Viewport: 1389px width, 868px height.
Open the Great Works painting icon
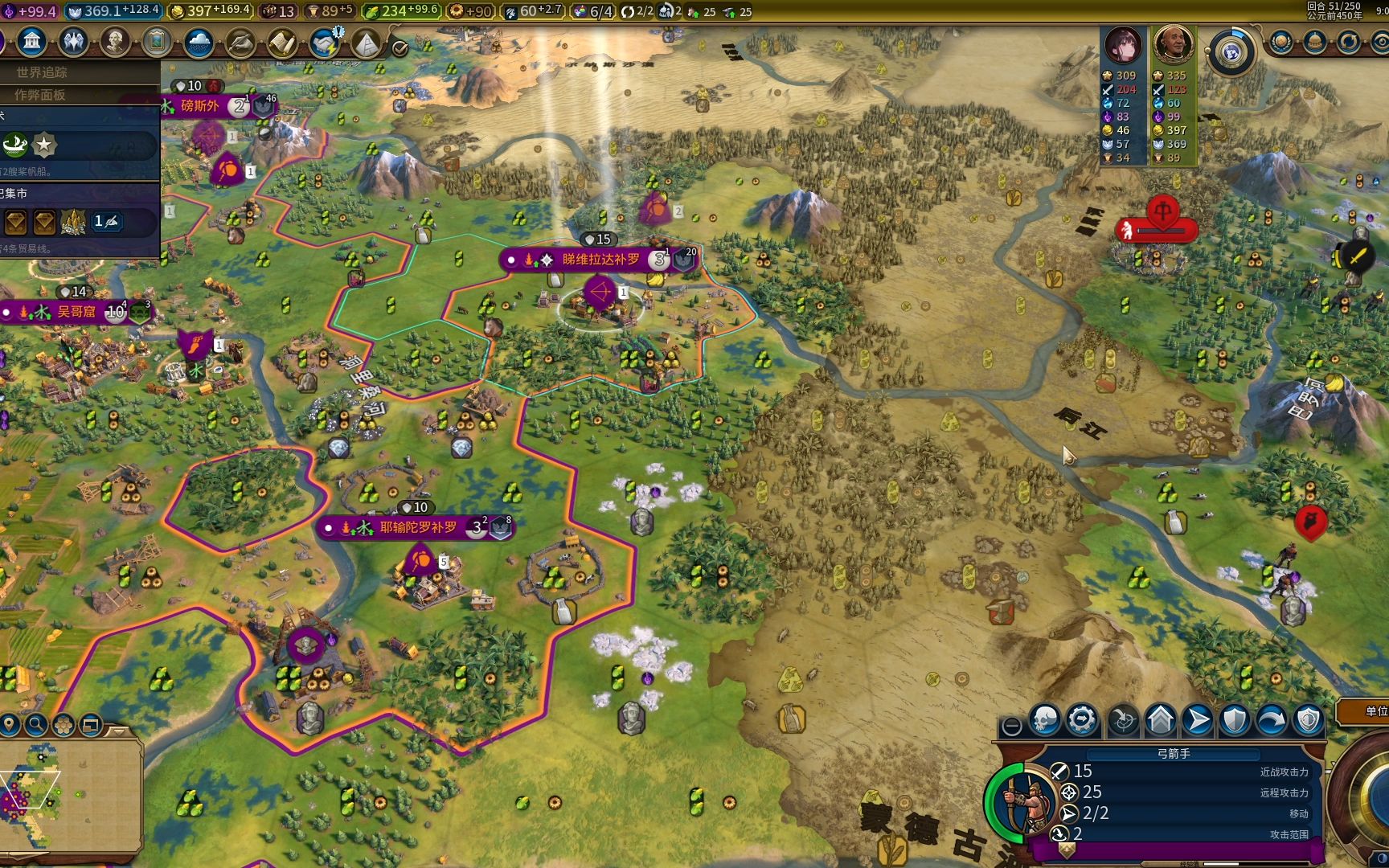click(x=157, y=42)
